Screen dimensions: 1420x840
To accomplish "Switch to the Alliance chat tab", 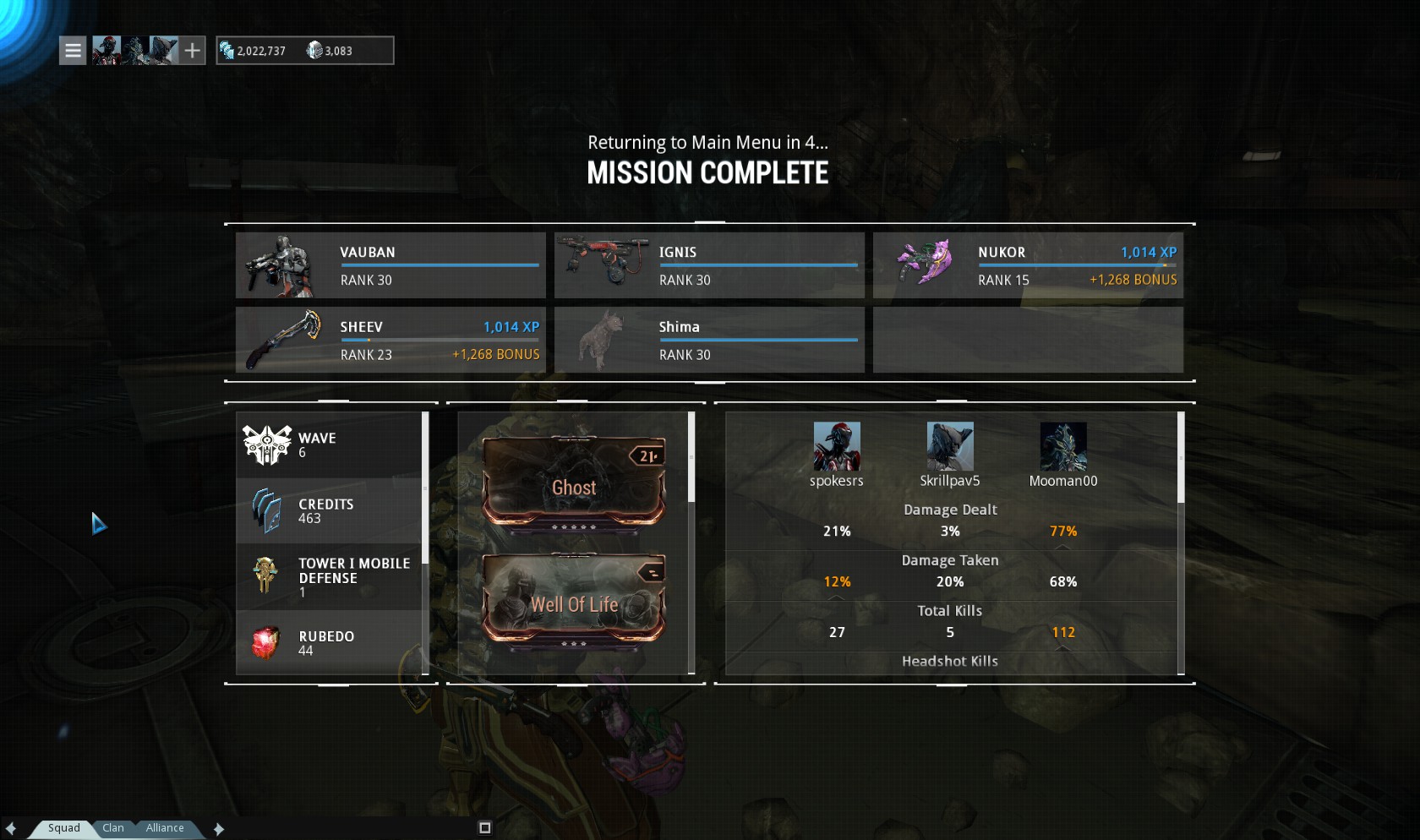I will (165, 828).
